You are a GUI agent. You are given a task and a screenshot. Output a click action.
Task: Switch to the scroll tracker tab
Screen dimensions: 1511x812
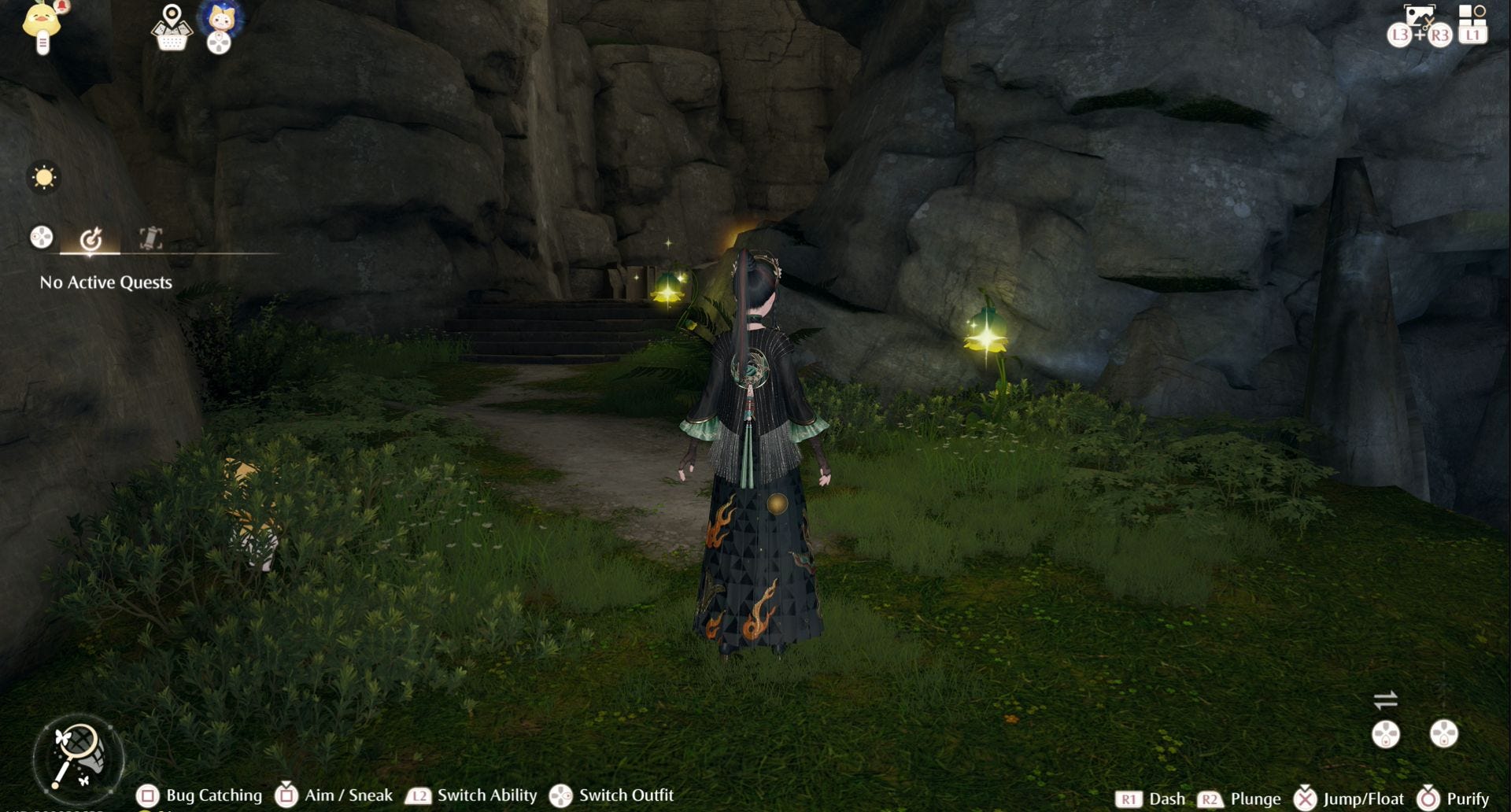[x=150, y=238]
